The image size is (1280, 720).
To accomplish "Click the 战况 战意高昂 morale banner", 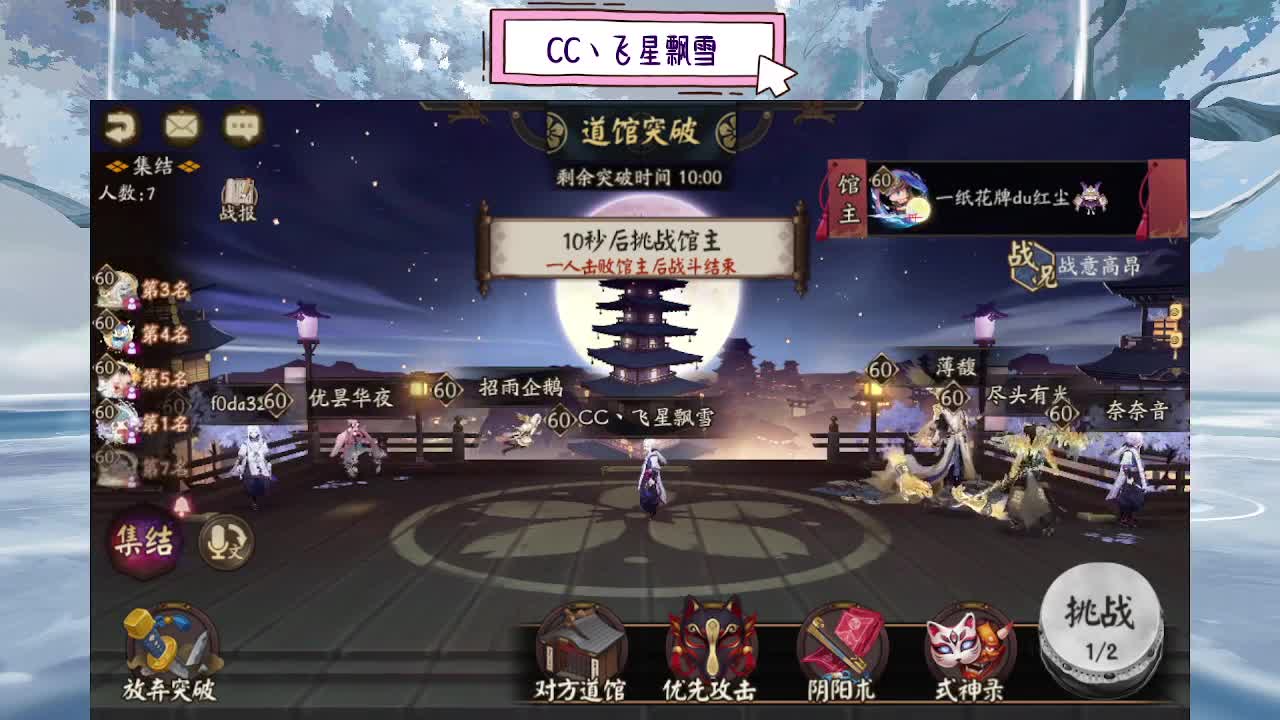I will point(1069,268).
